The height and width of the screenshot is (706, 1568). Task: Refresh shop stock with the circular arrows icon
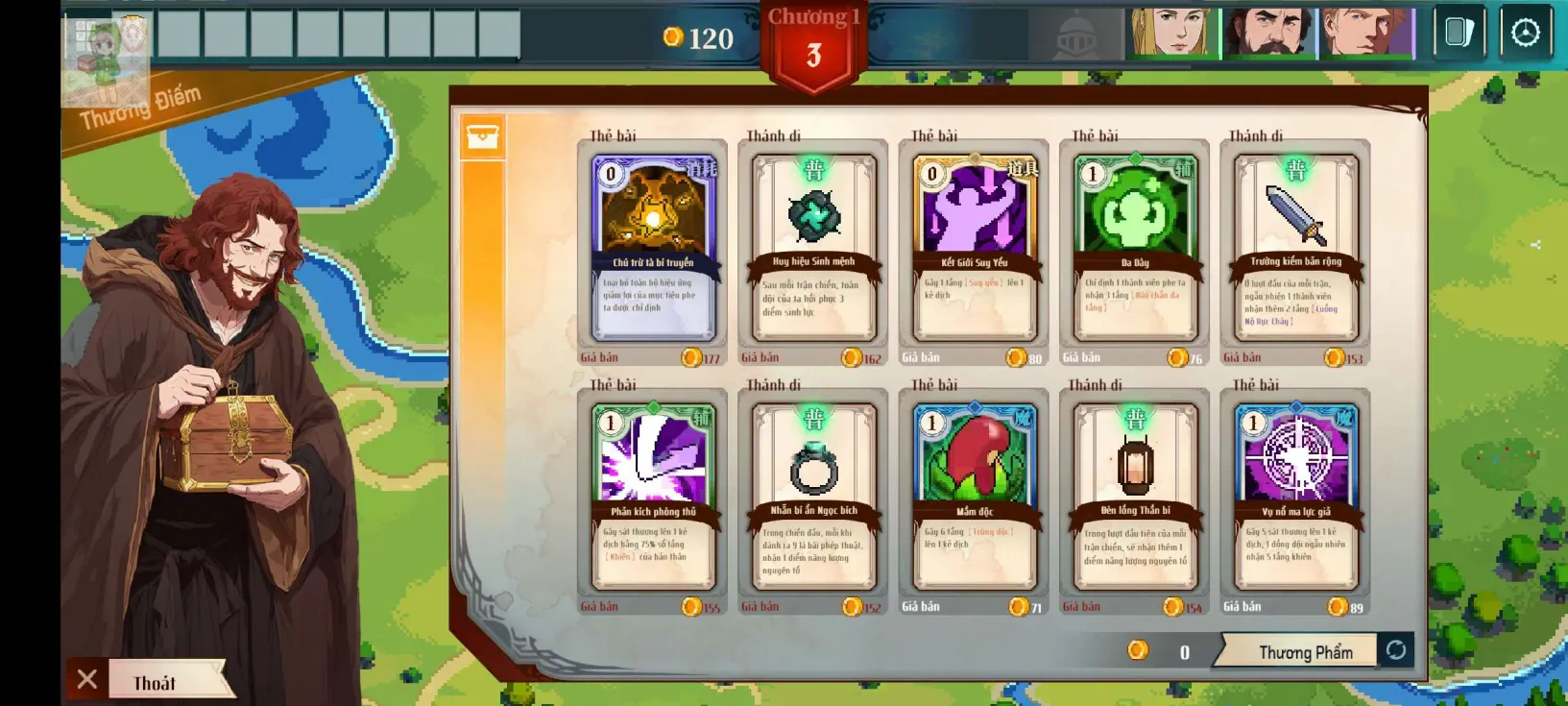[x=1398, y=650]
